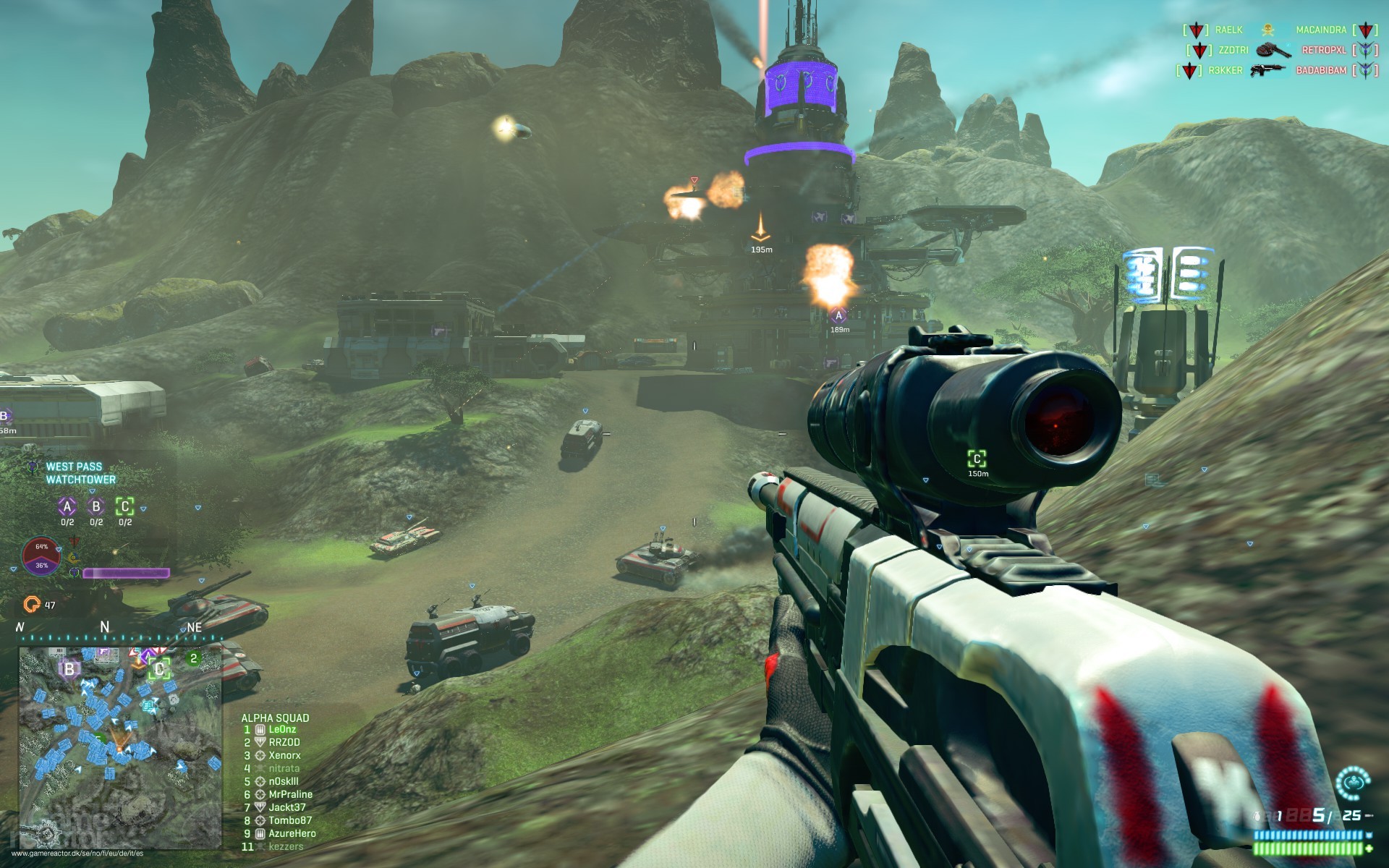Select the tank cannon weapon icon in killfeed
The height and width of the screenshot is (868, 1389).
[x=1270, y=51]
